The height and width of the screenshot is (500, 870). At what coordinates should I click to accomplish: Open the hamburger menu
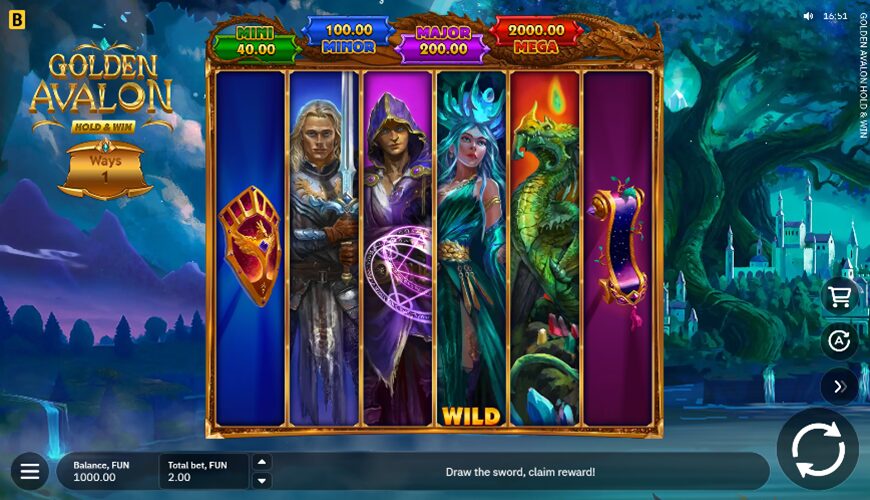pos(30,470)
